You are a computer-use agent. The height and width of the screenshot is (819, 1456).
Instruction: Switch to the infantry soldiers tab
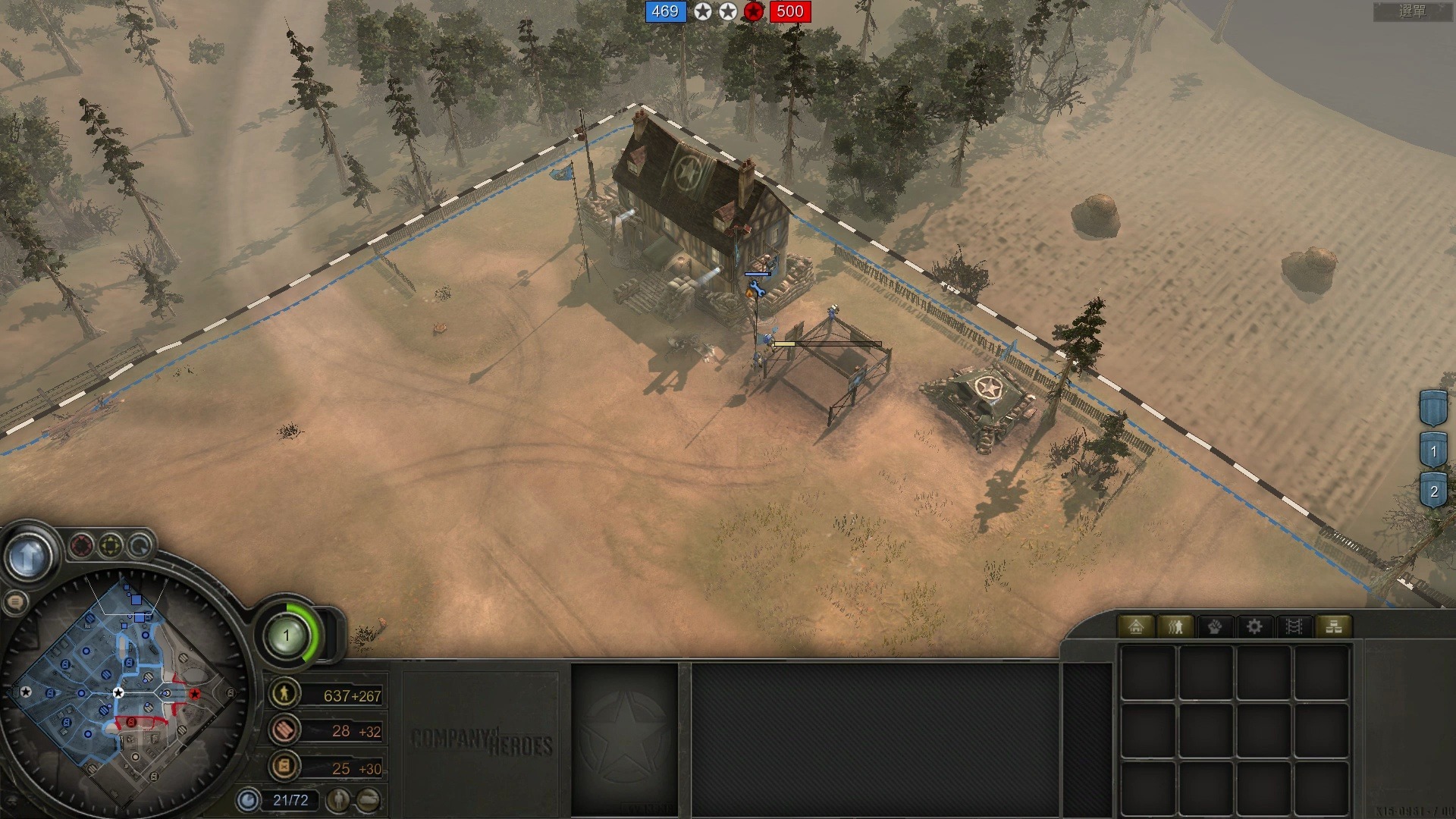coord(1175,626)
